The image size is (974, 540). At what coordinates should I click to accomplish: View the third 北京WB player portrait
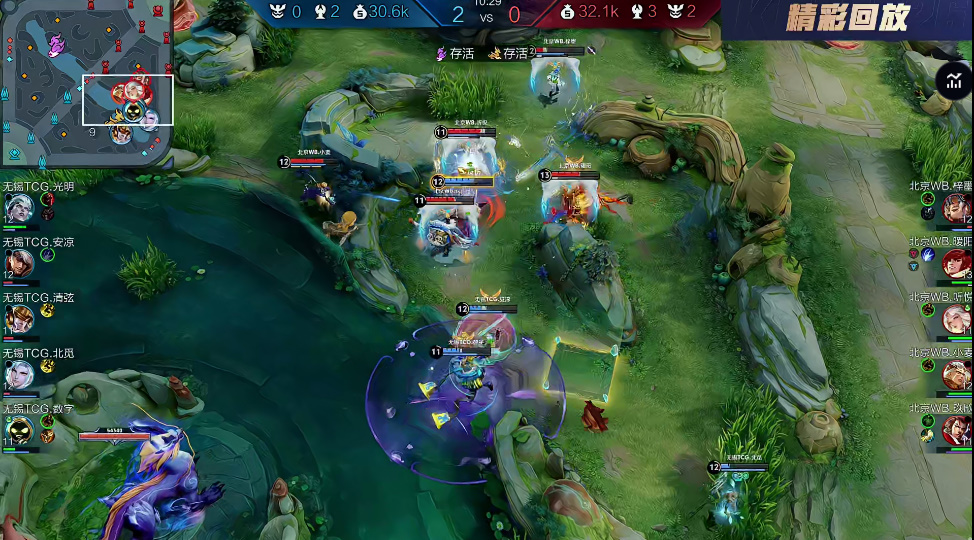point(956,319)
